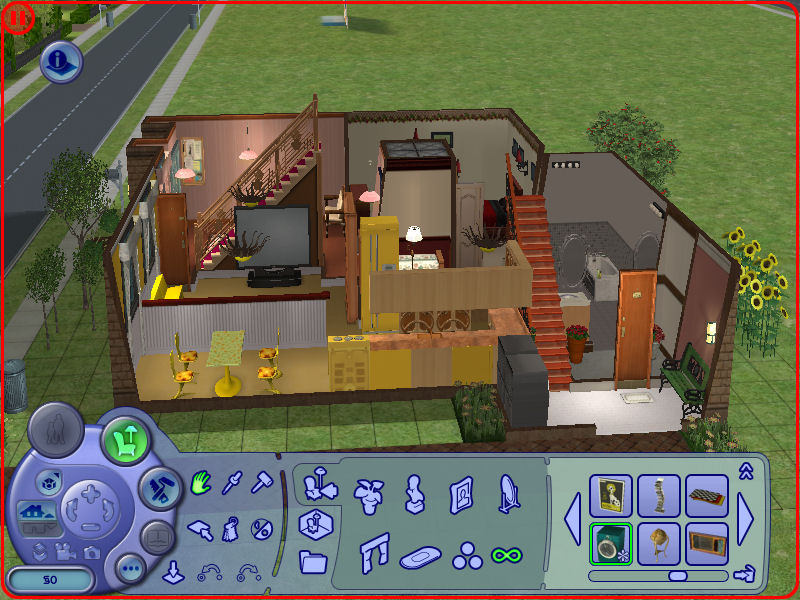800x600 pixels.
Task: Open the lot information panel
Action: [x=61, y=63]
